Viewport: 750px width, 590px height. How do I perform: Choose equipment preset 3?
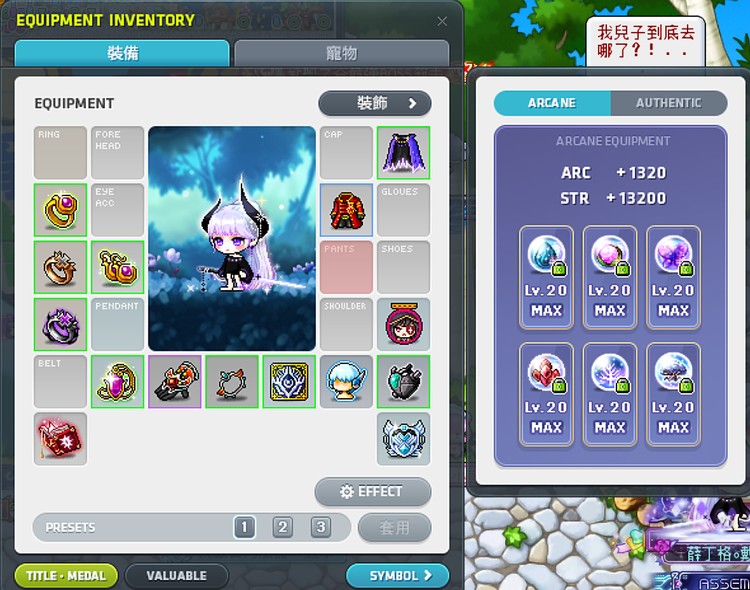pyautogui.click(x=320, y=527)
